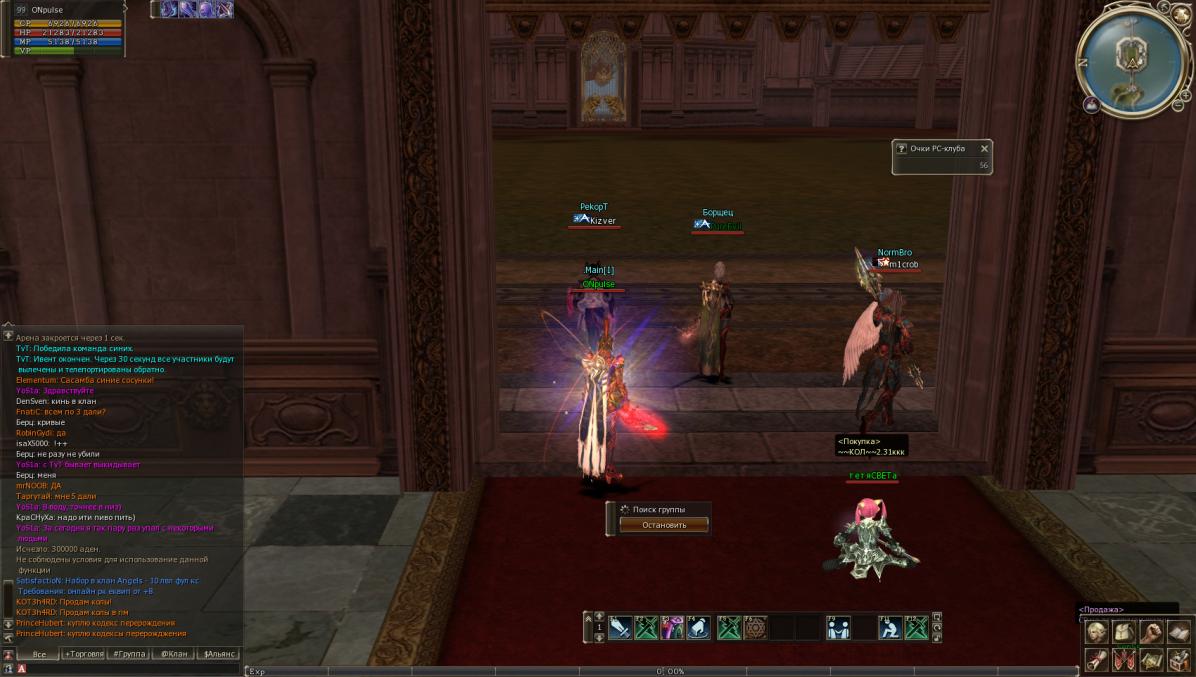
Task: Switch to the Все chat tab
Action: (x=39, y=654)
